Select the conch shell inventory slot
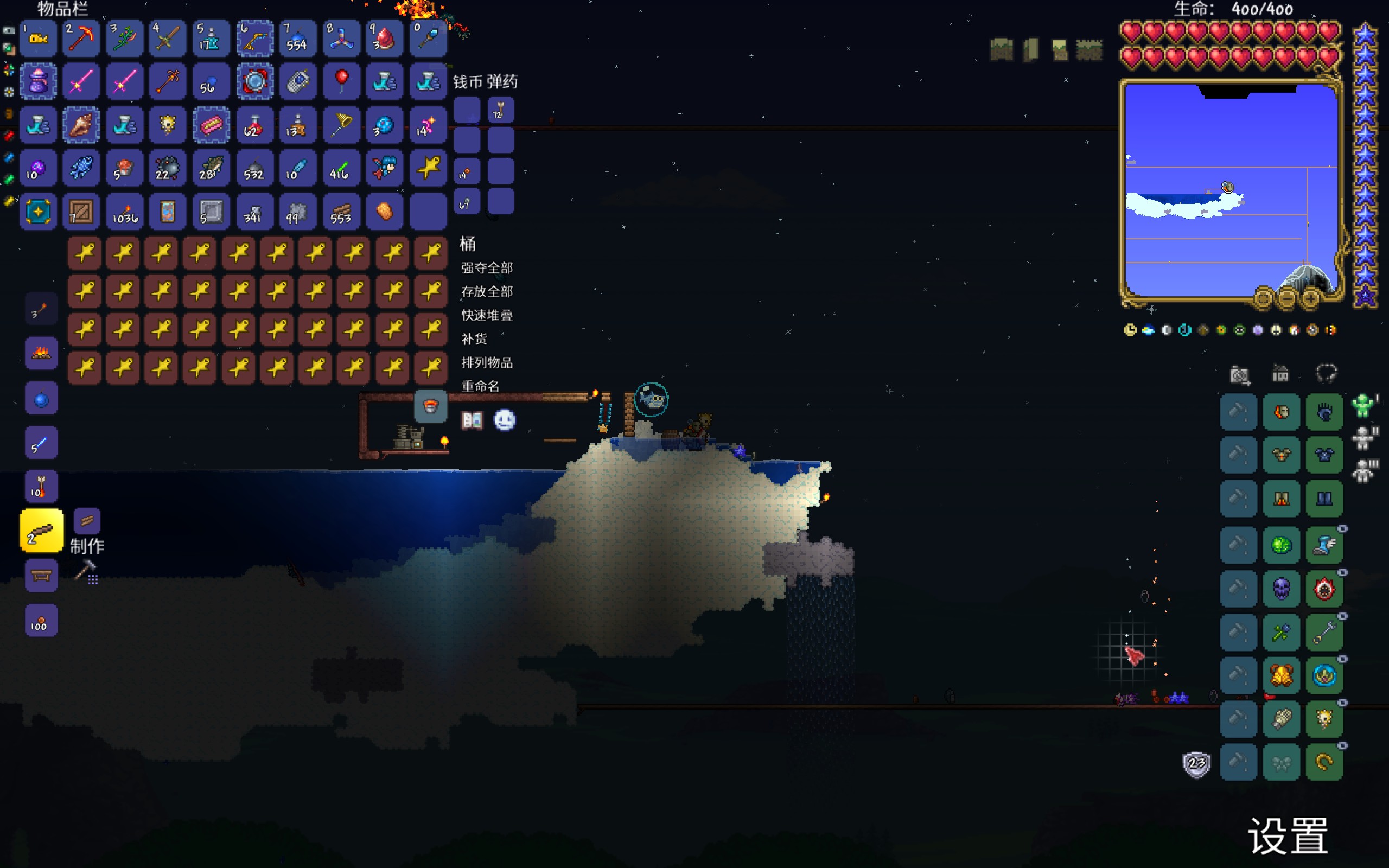The height and width of the screenshot is (868, 1389). [x=81, y=125]
